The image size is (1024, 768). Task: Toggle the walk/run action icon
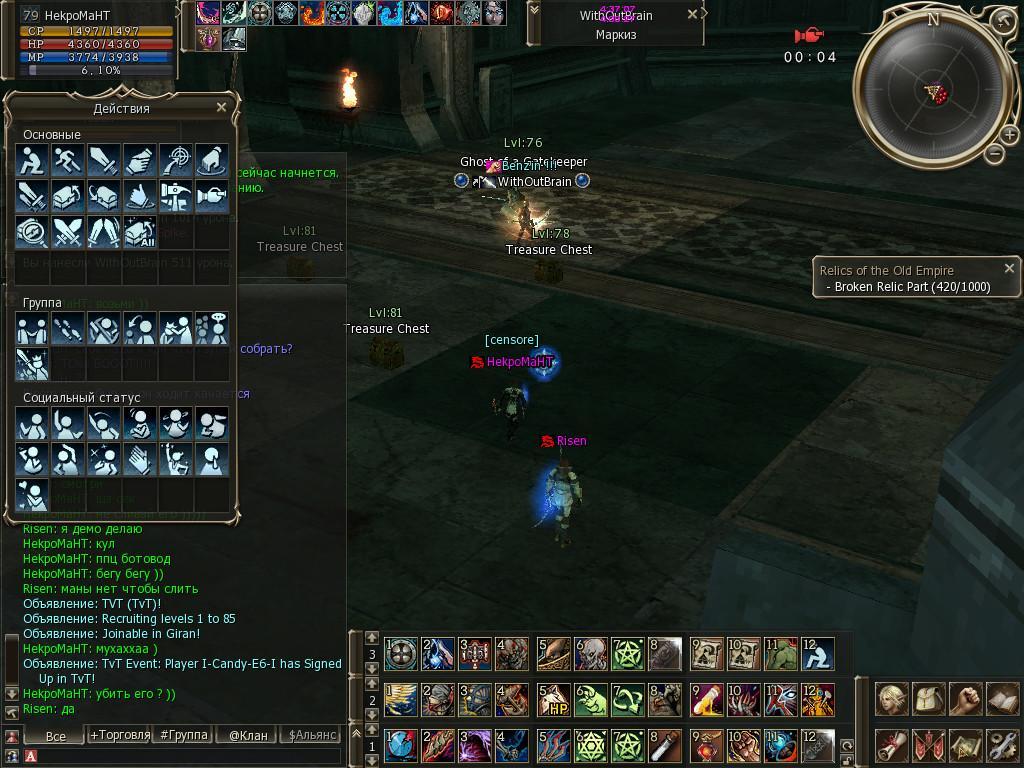(68, 160)
